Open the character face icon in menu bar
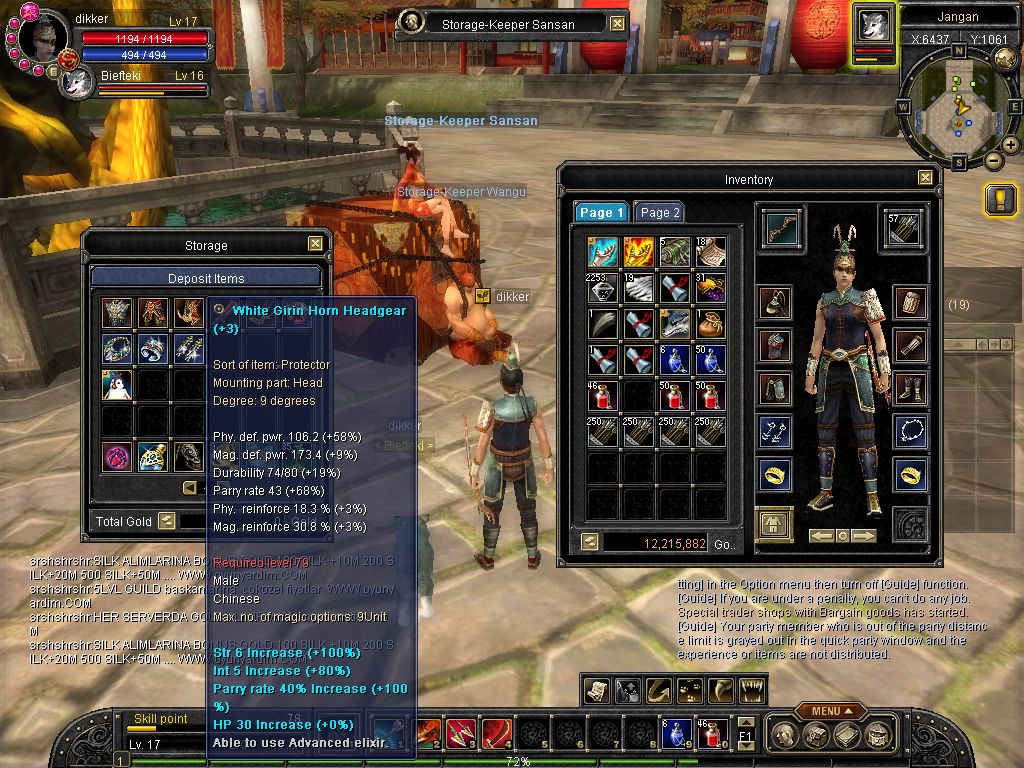 tap(787, 735)
